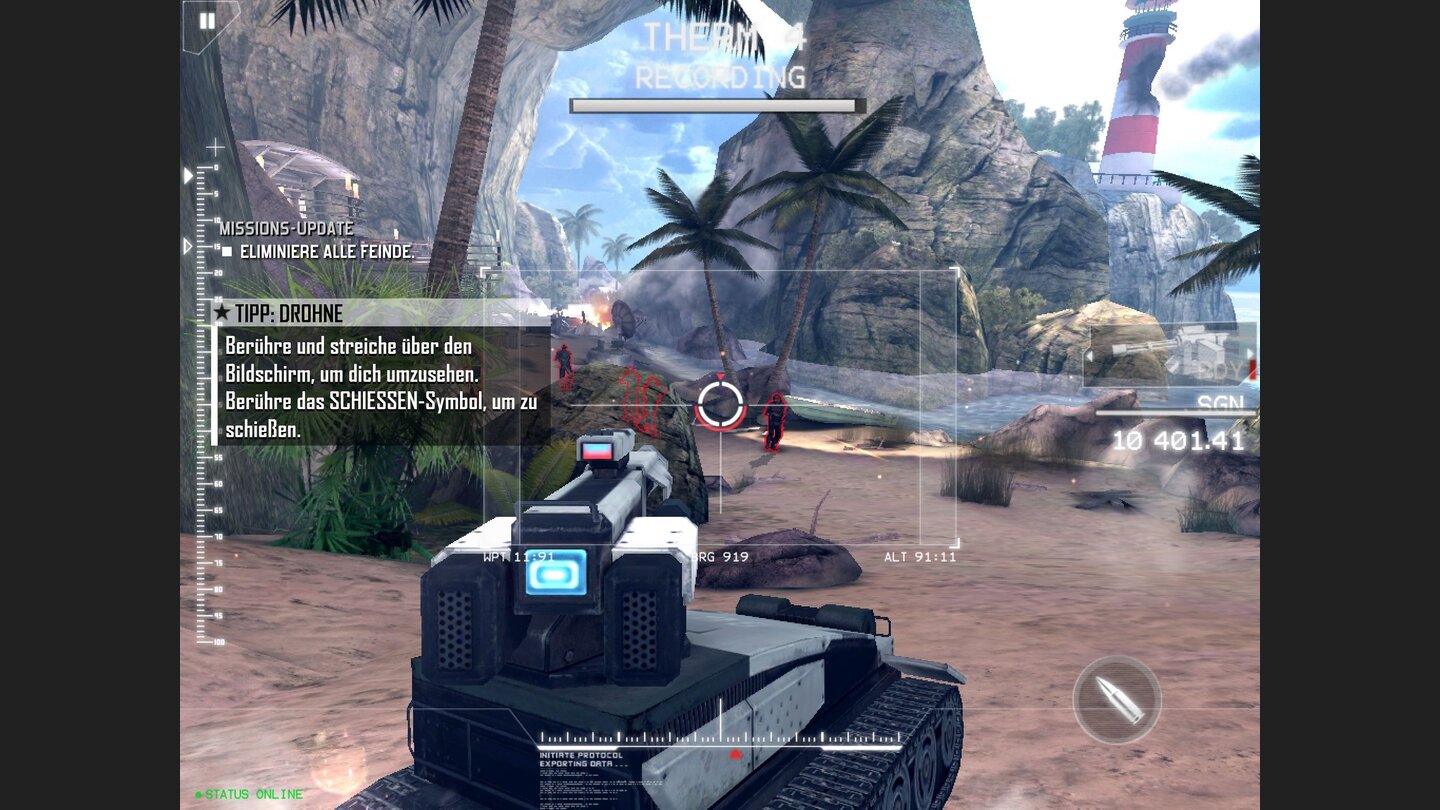
Task: Toggle pause with the pause icon
Action: [207, 20]
